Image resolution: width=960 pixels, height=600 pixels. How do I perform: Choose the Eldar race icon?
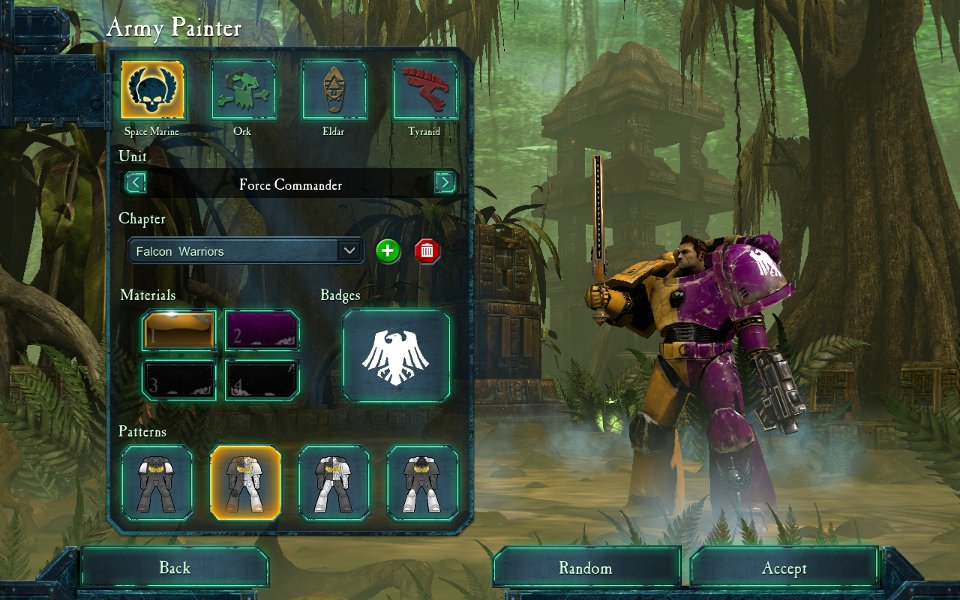tap(335, 90)
